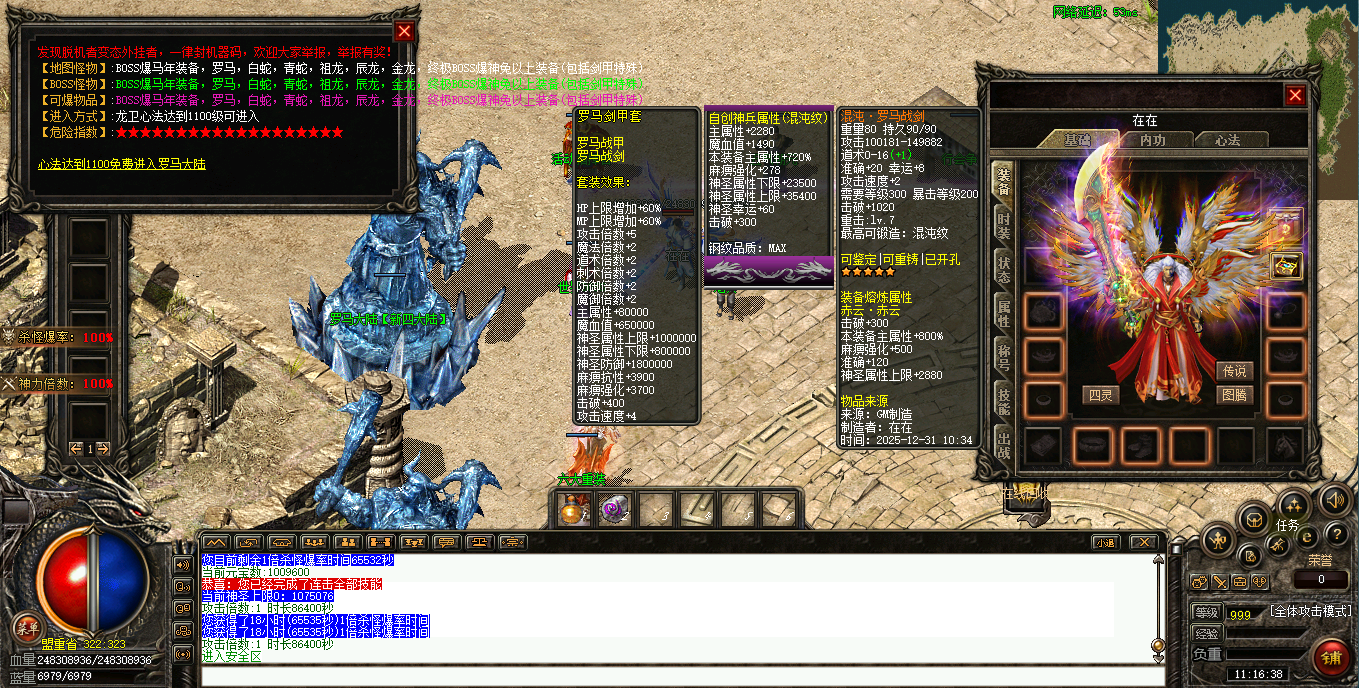Switch to the 内功 tab
The width and height of the screenshot is (1359, 688).
coord(1152,140)
